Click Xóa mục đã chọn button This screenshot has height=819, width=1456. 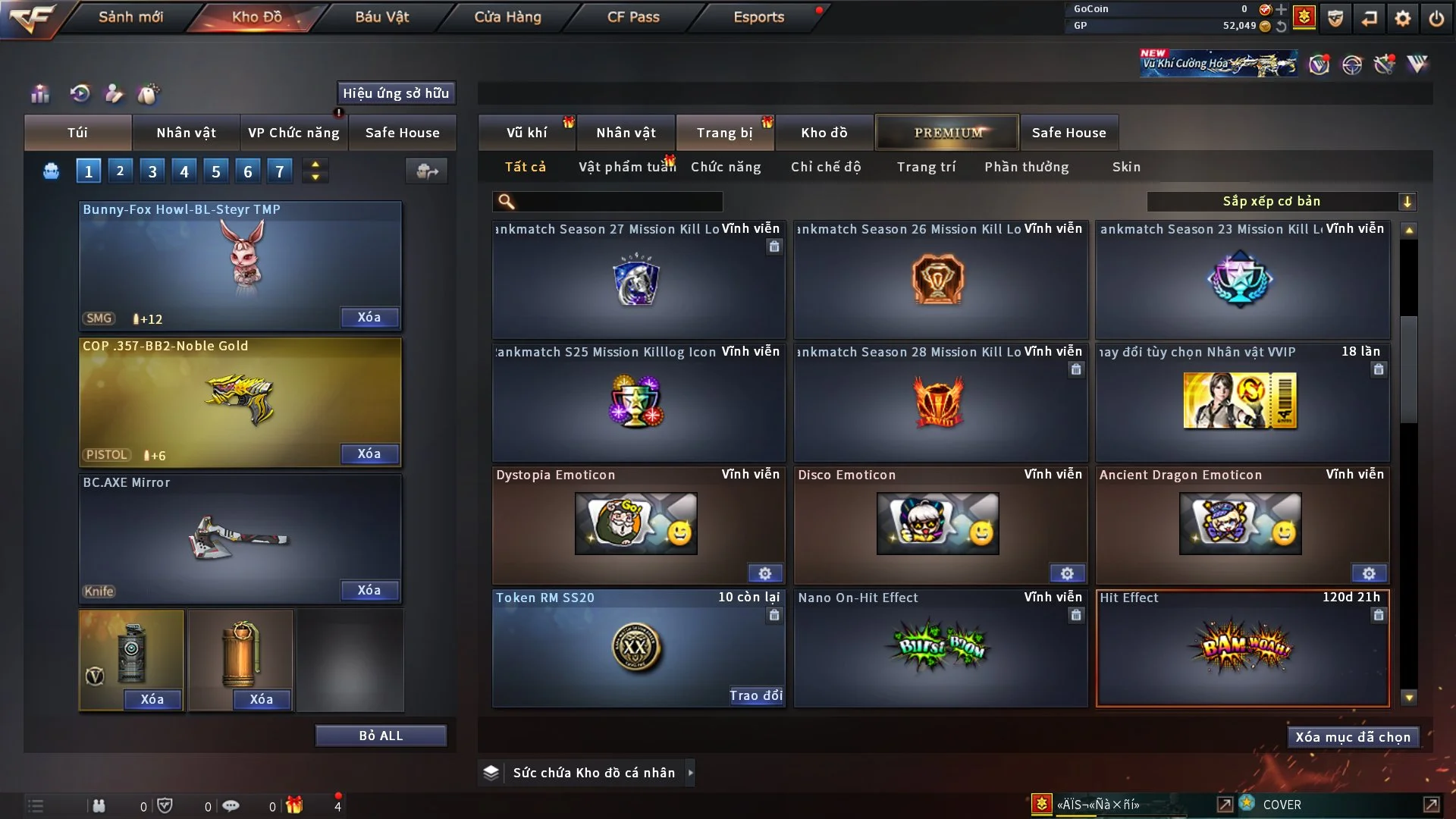[1353, 737]
